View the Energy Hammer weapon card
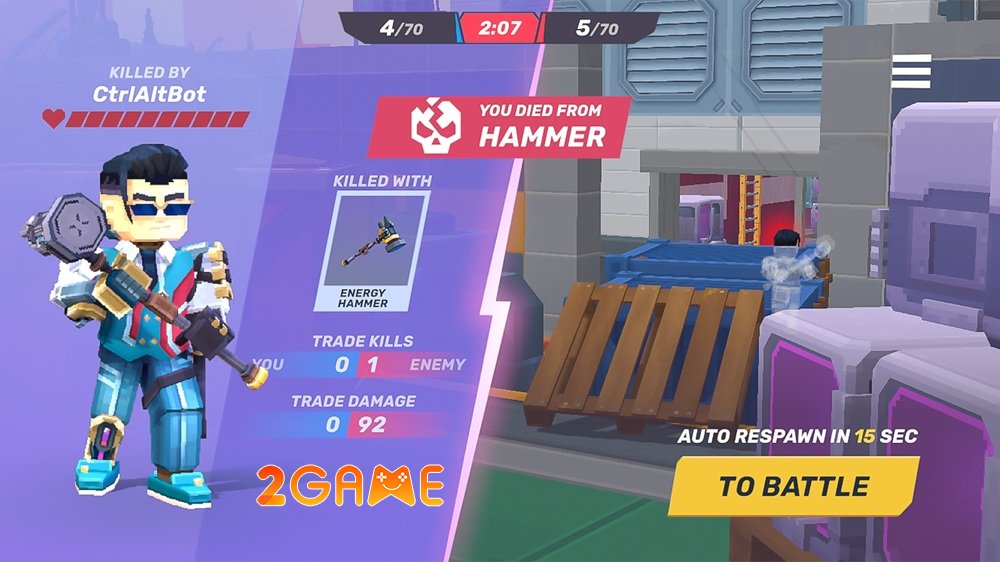This screenshot has width=1000, height=562. click(x=372, y=251)
